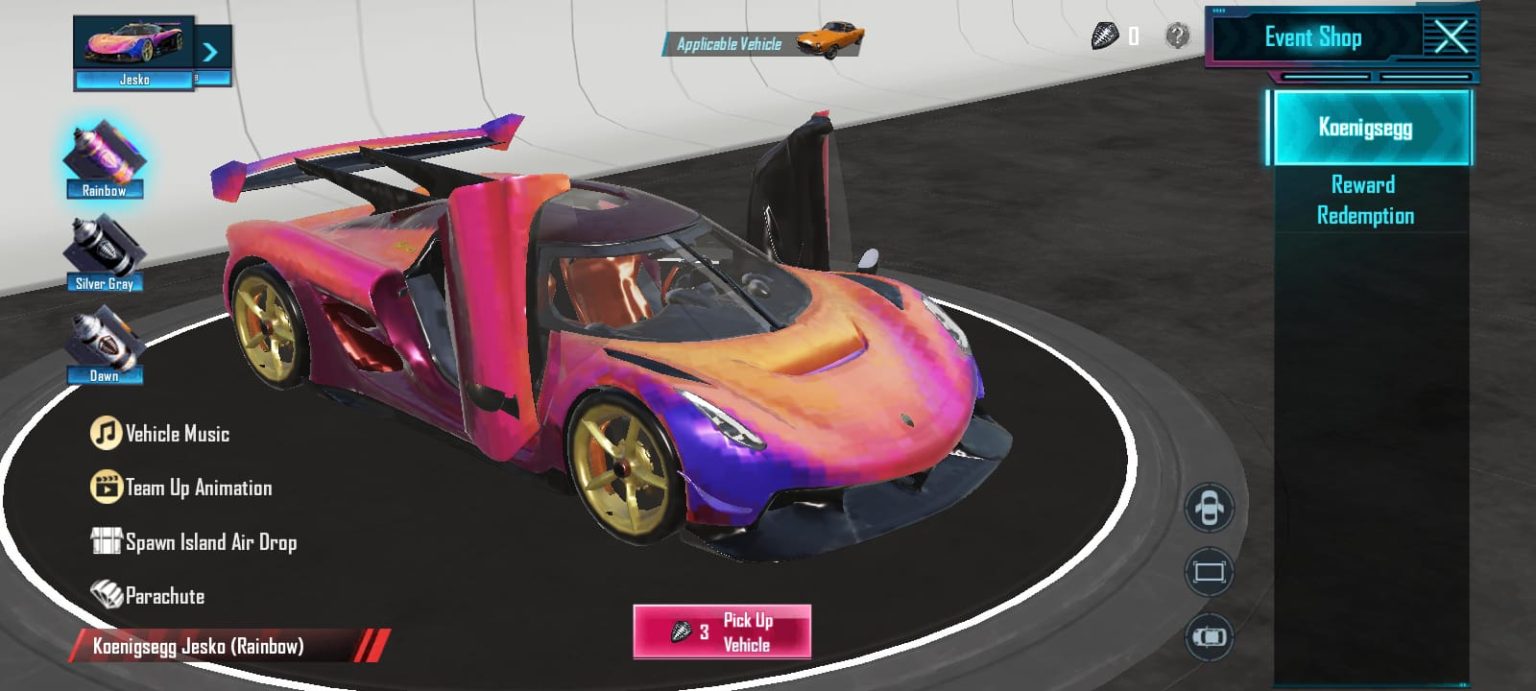Screen dimensions: 1536x691
Task: Open the Applicable Vehicle info
Action: coord(762,43)
